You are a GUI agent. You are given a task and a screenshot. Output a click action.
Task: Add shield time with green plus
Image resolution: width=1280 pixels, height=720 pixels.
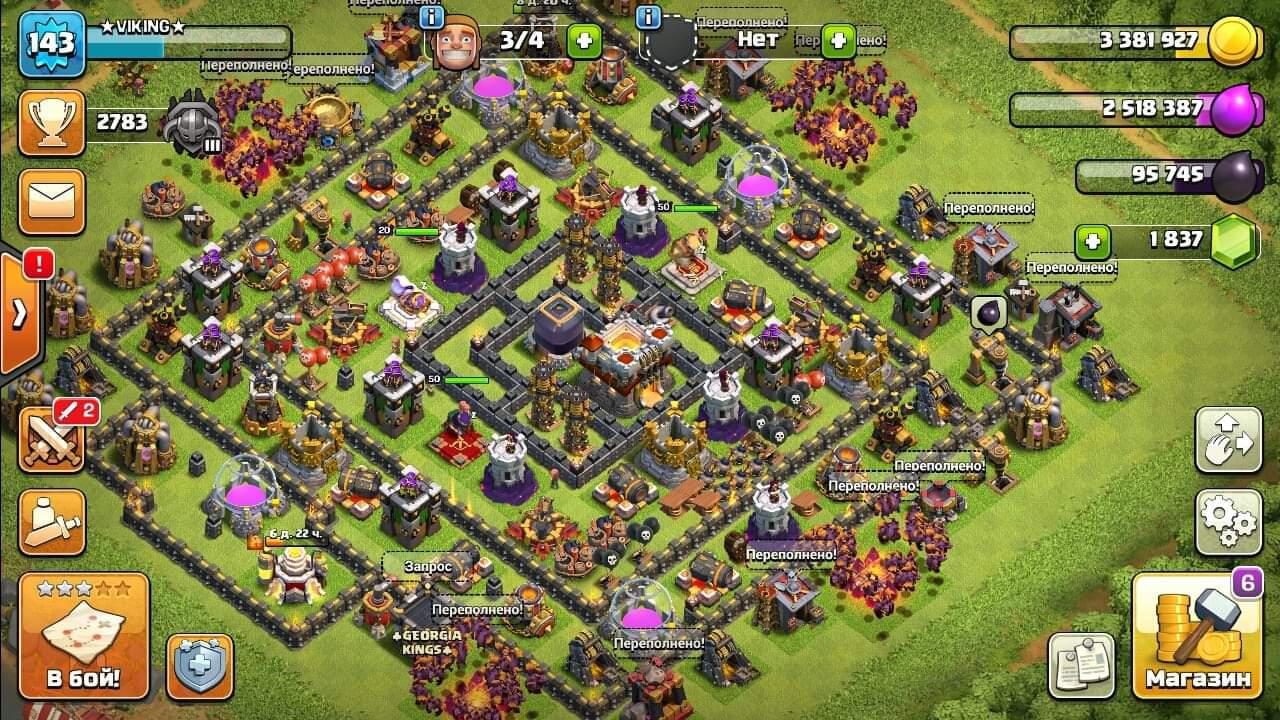[838, 41]
